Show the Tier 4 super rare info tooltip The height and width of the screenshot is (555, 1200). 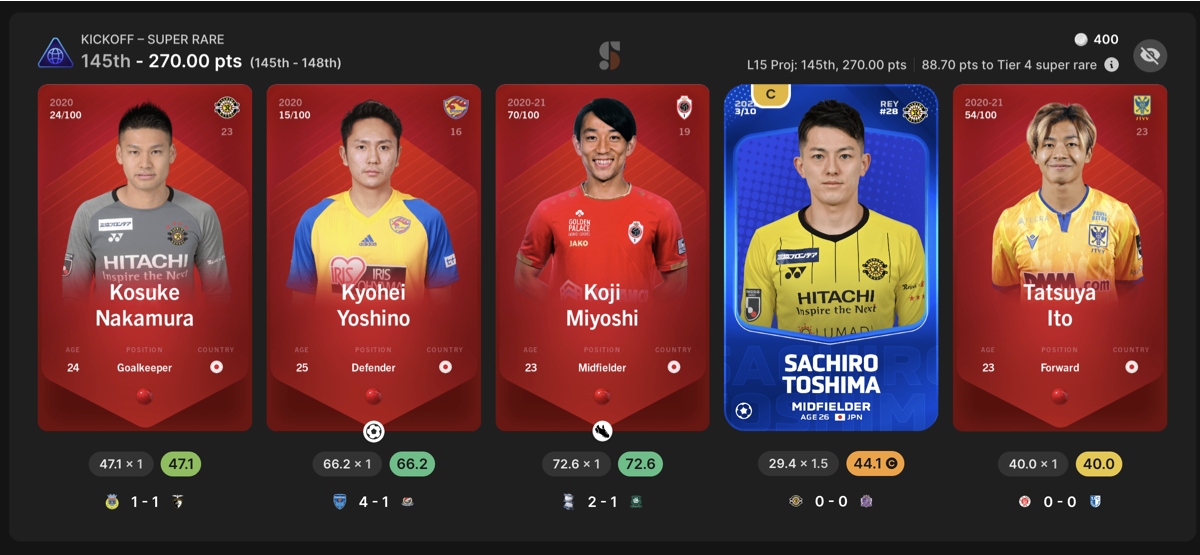[1111, 64]
